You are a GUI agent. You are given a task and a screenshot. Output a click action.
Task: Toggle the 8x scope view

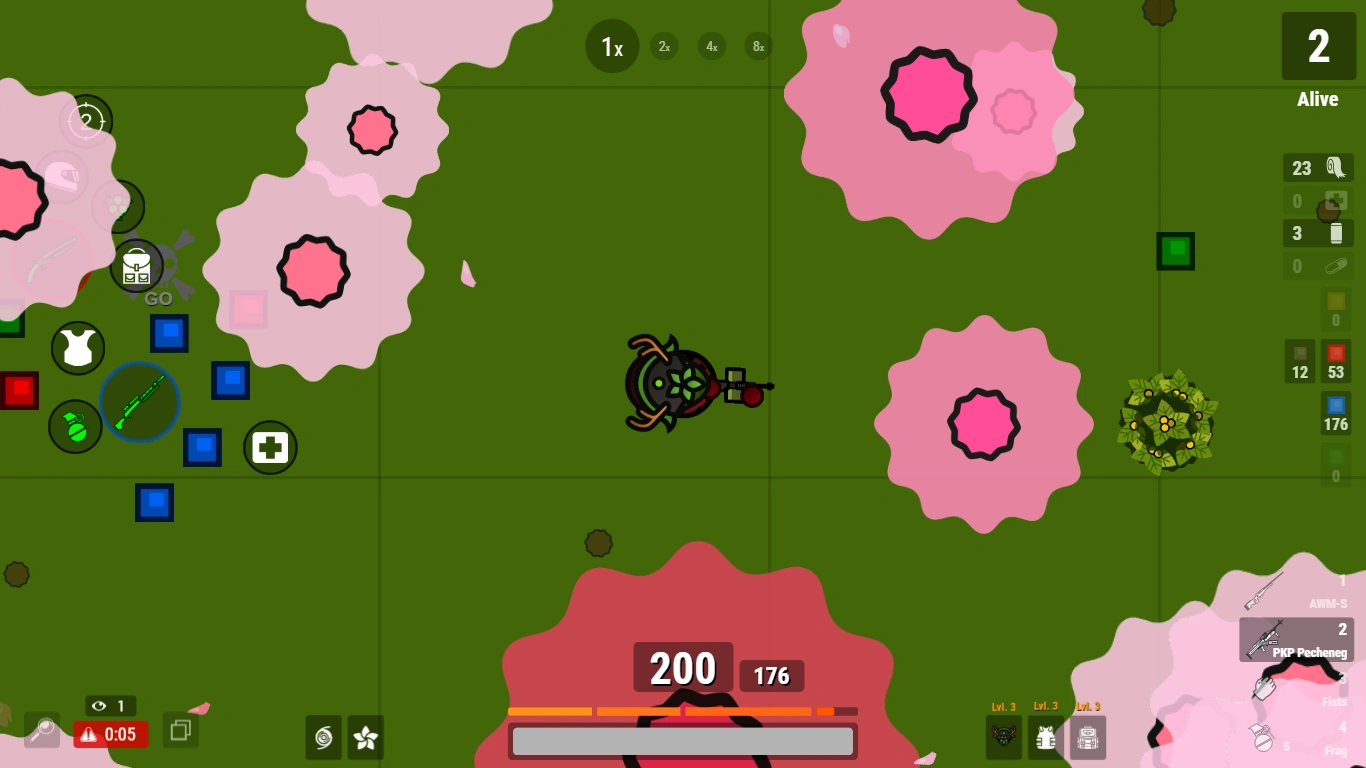click(x=758, y=46)
